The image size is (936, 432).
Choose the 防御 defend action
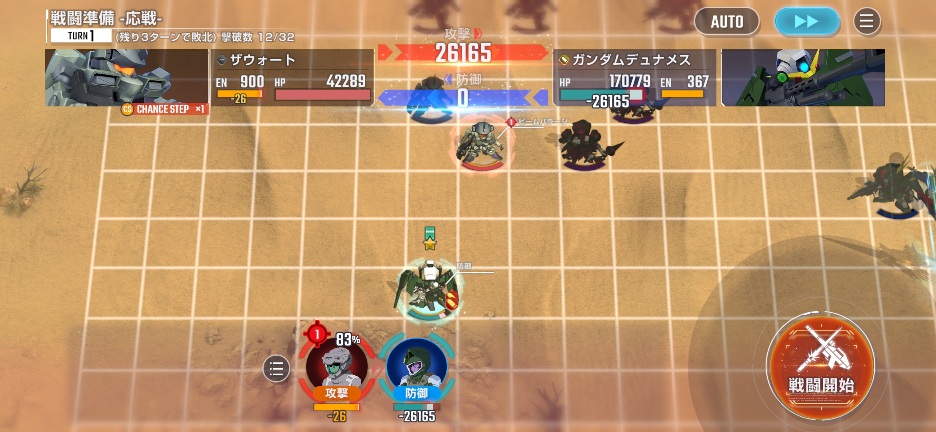click(416, 368)
